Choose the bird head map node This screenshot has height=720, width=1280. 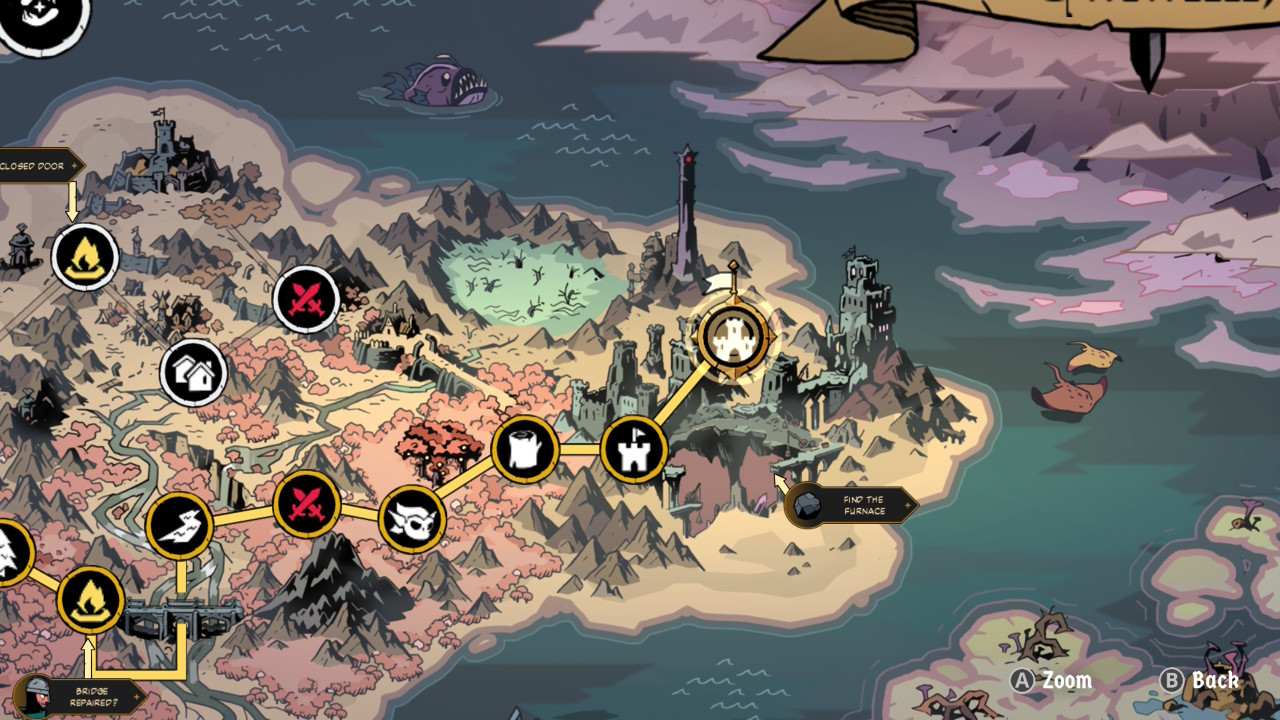(180, 526)
